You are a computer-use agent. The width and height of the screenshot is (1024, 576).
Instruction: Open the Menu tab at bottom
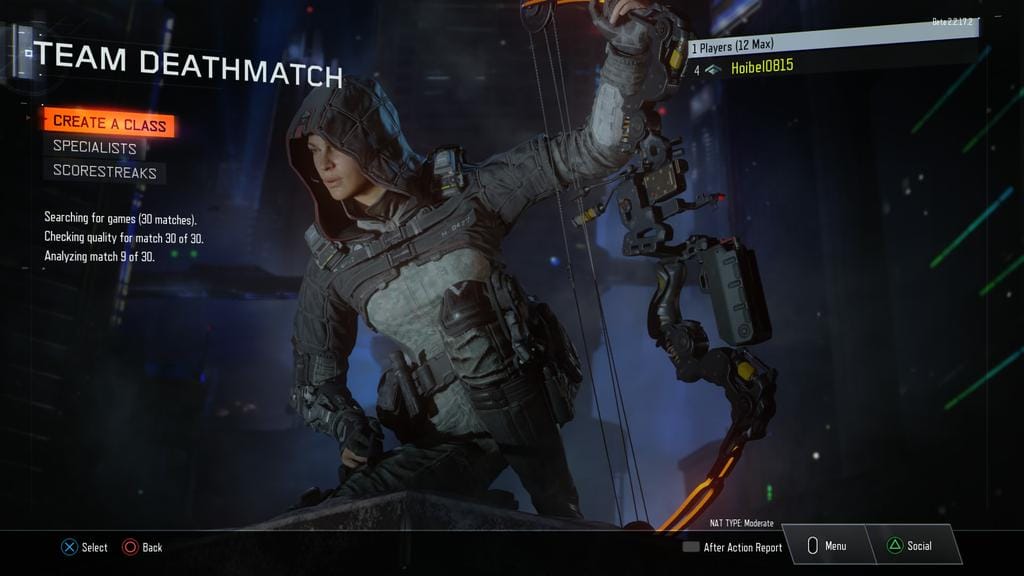pos(828,546)
